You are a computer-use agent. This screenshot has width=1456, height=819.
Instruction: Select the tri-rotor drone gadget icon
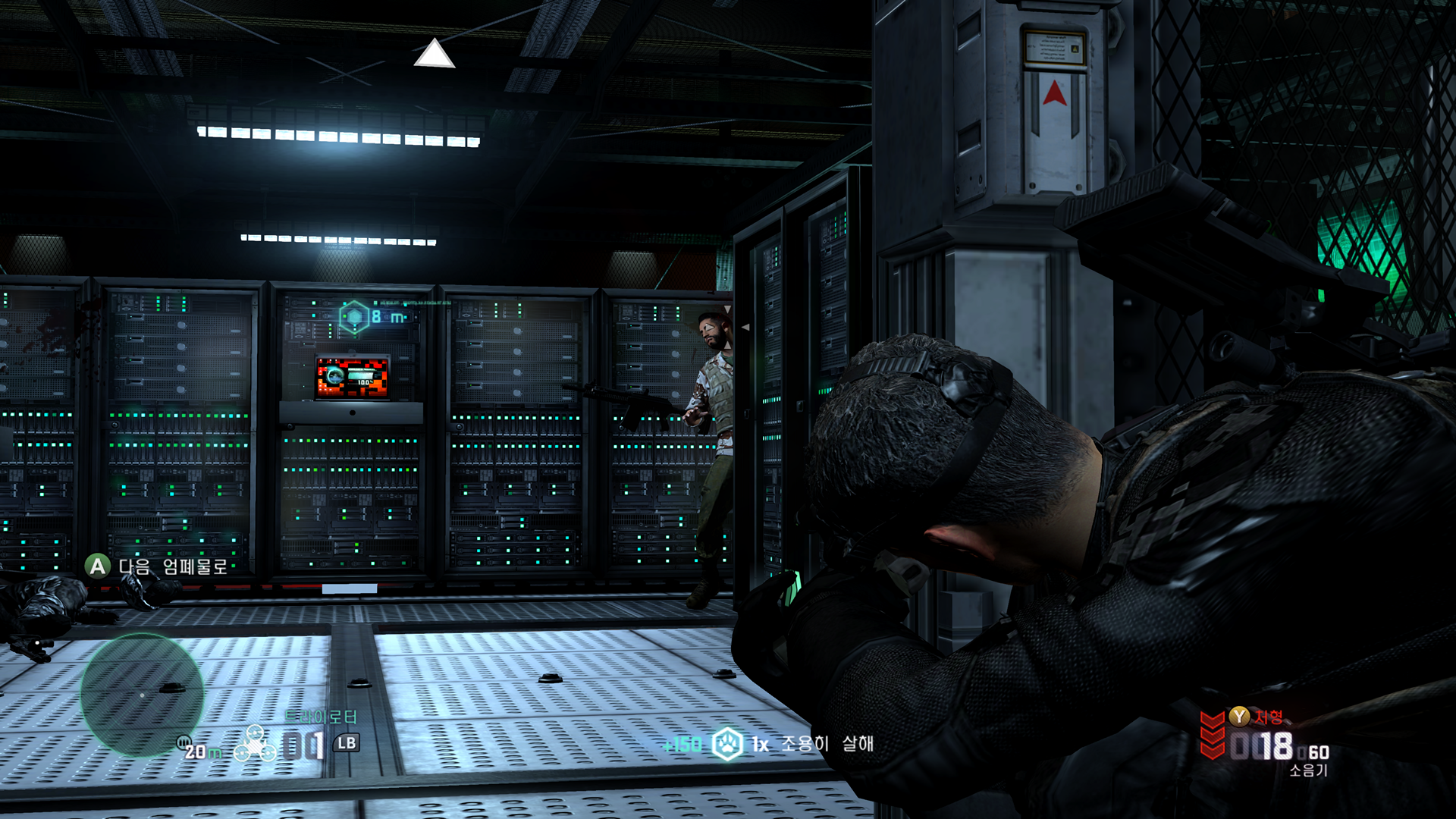tap(255, 744)
